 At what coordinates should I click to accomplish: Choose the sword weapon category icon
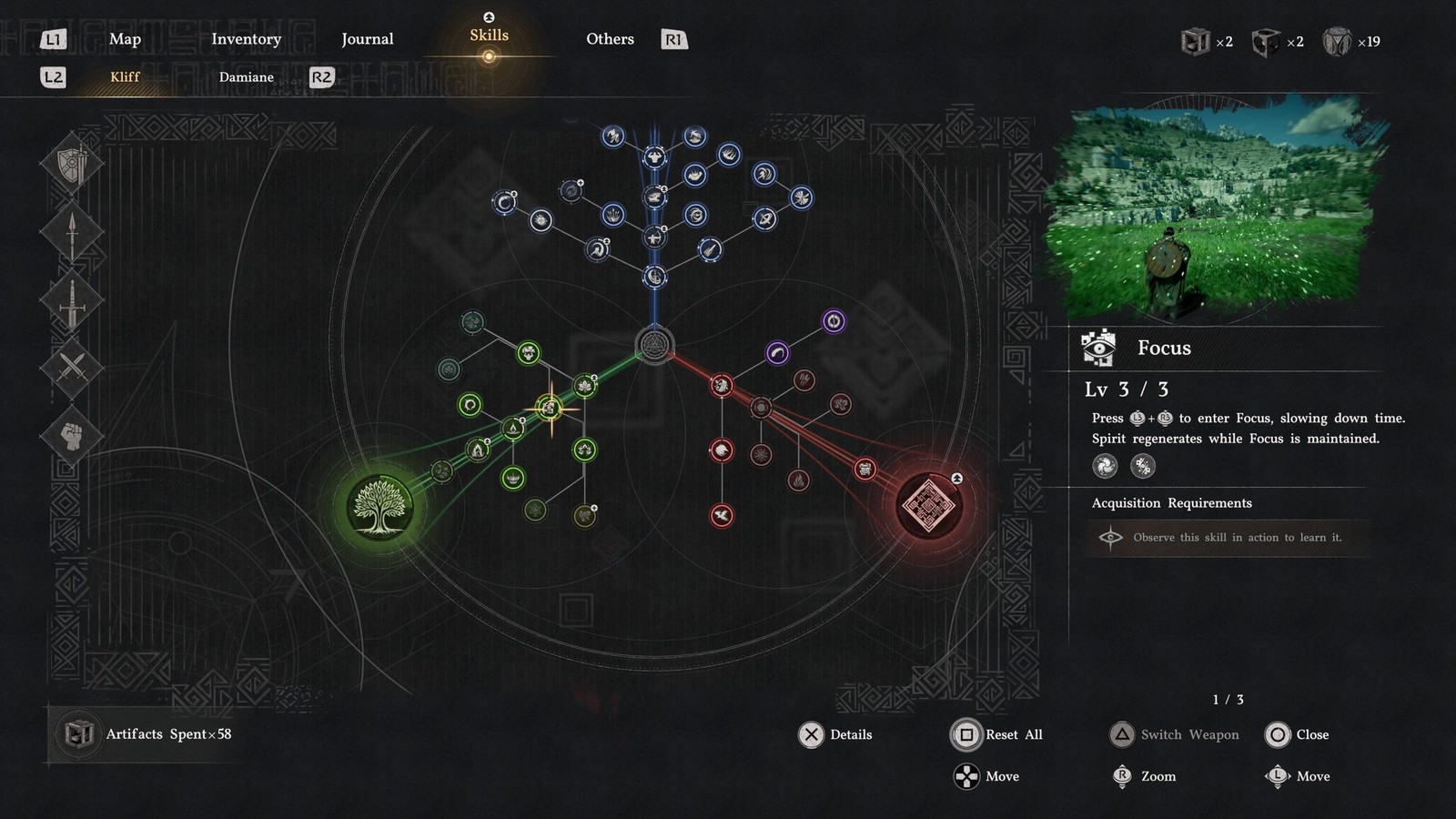(x=71, y=301)
